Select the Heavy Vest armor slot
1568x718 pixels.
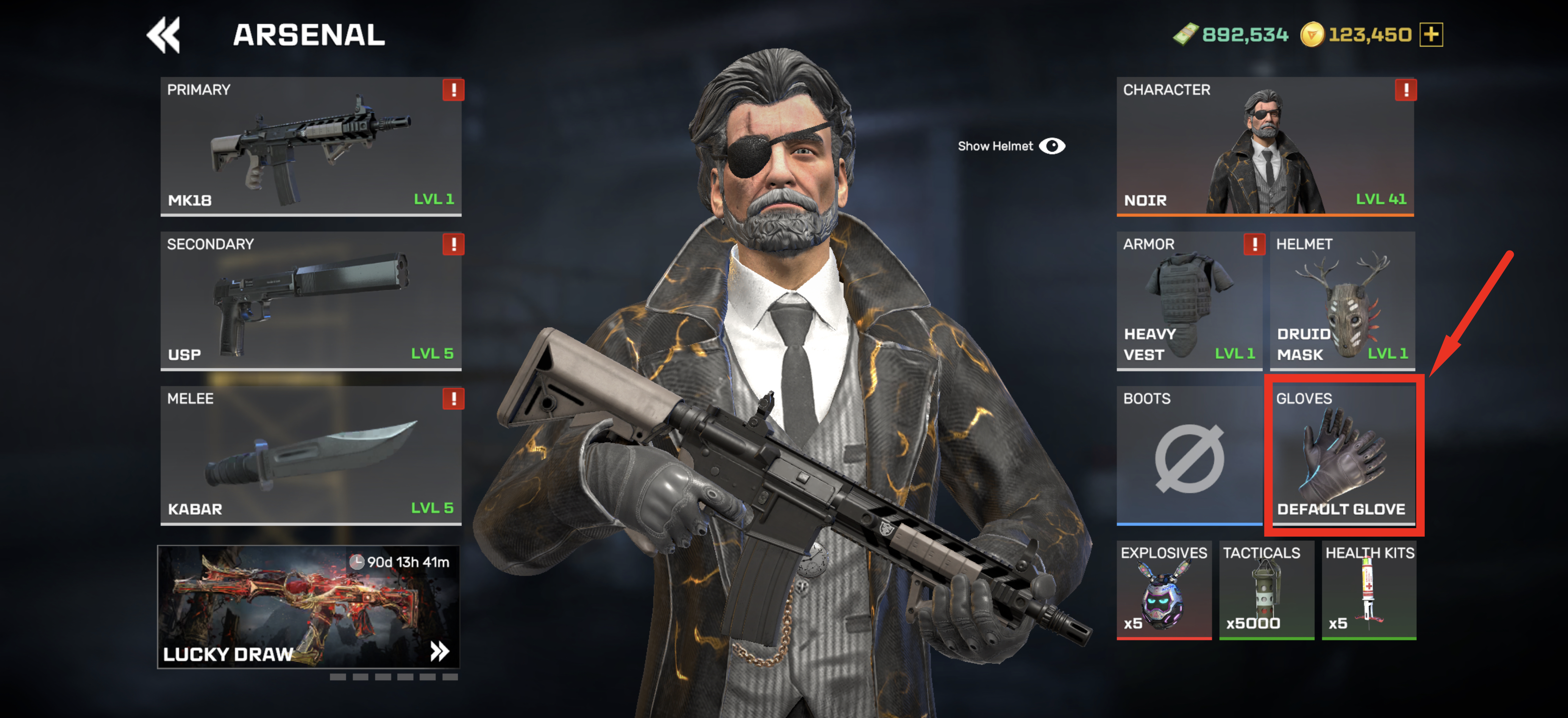[1189, 300]
